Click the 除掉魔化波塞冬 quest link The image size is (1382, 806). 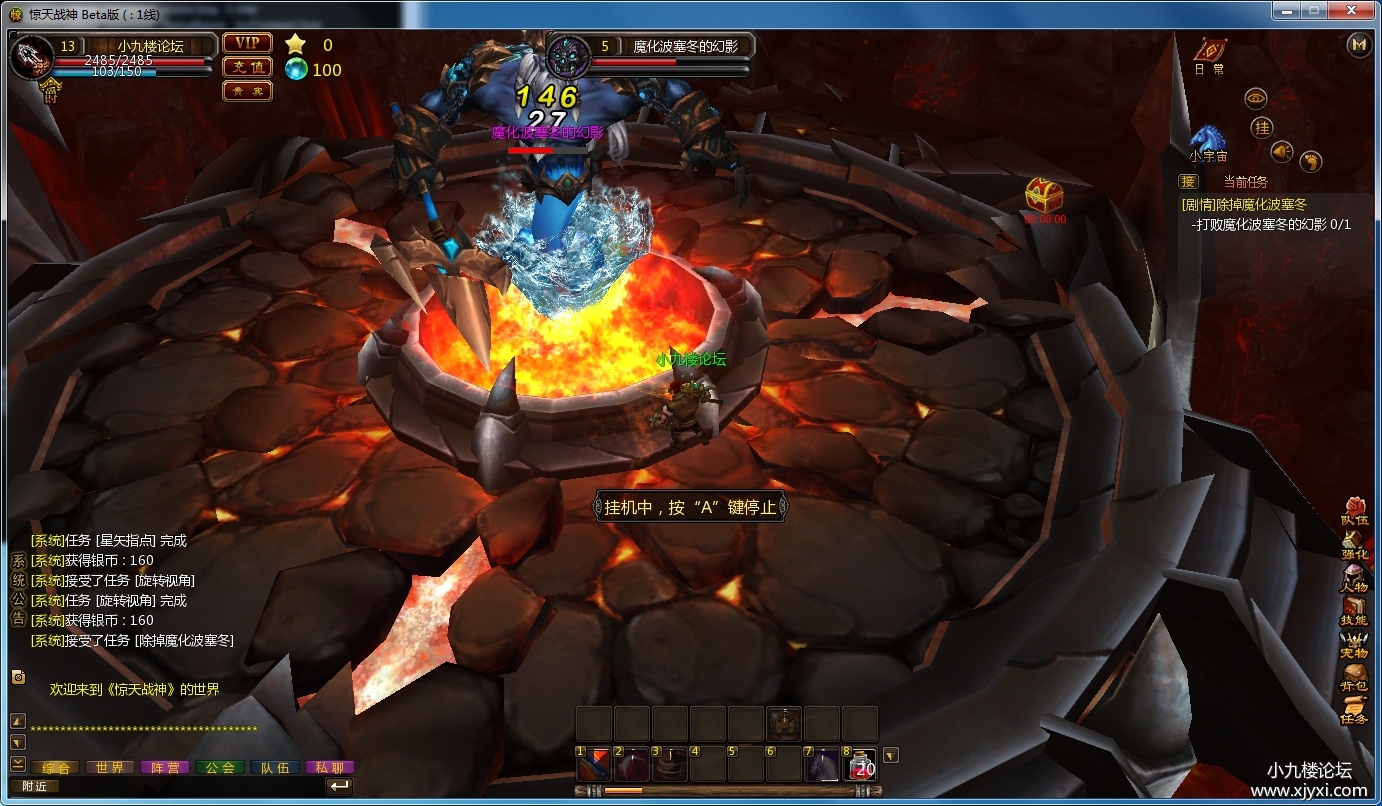1245,202
